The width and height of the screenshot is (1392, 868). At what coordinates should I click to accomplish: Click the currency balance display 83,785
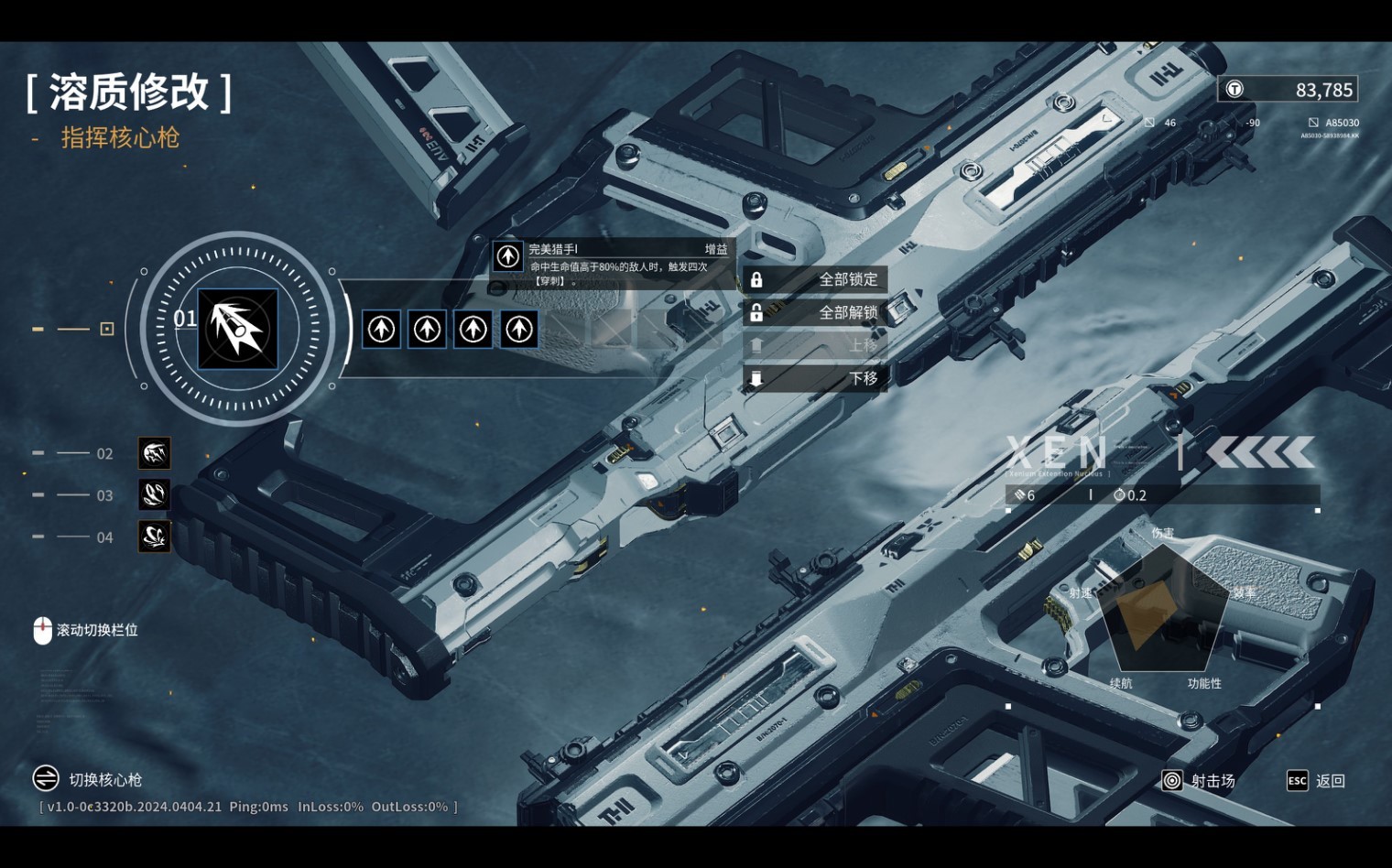[1288, 90]
